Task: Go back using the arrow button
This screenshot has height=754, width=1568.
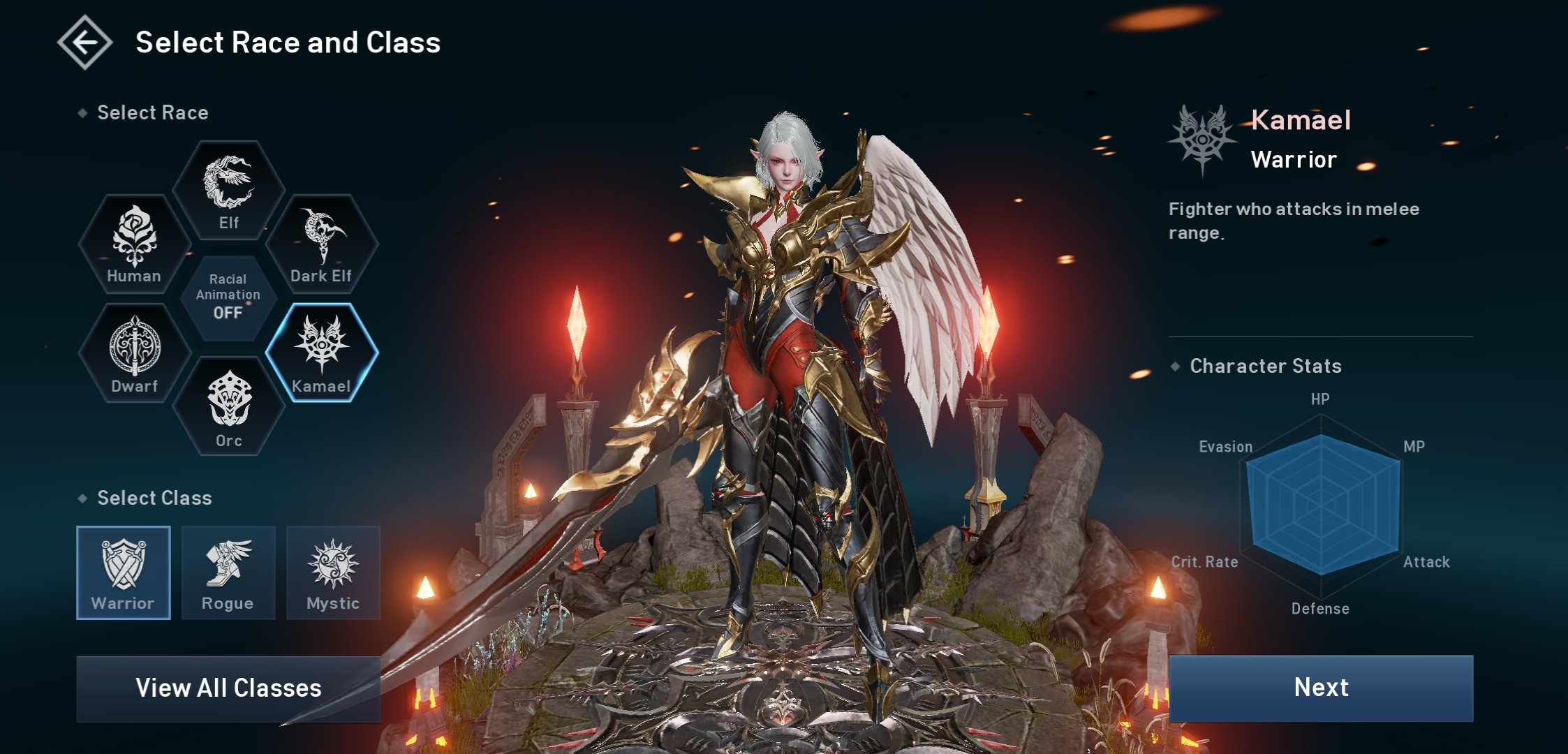Action: (x=85, y=43)
